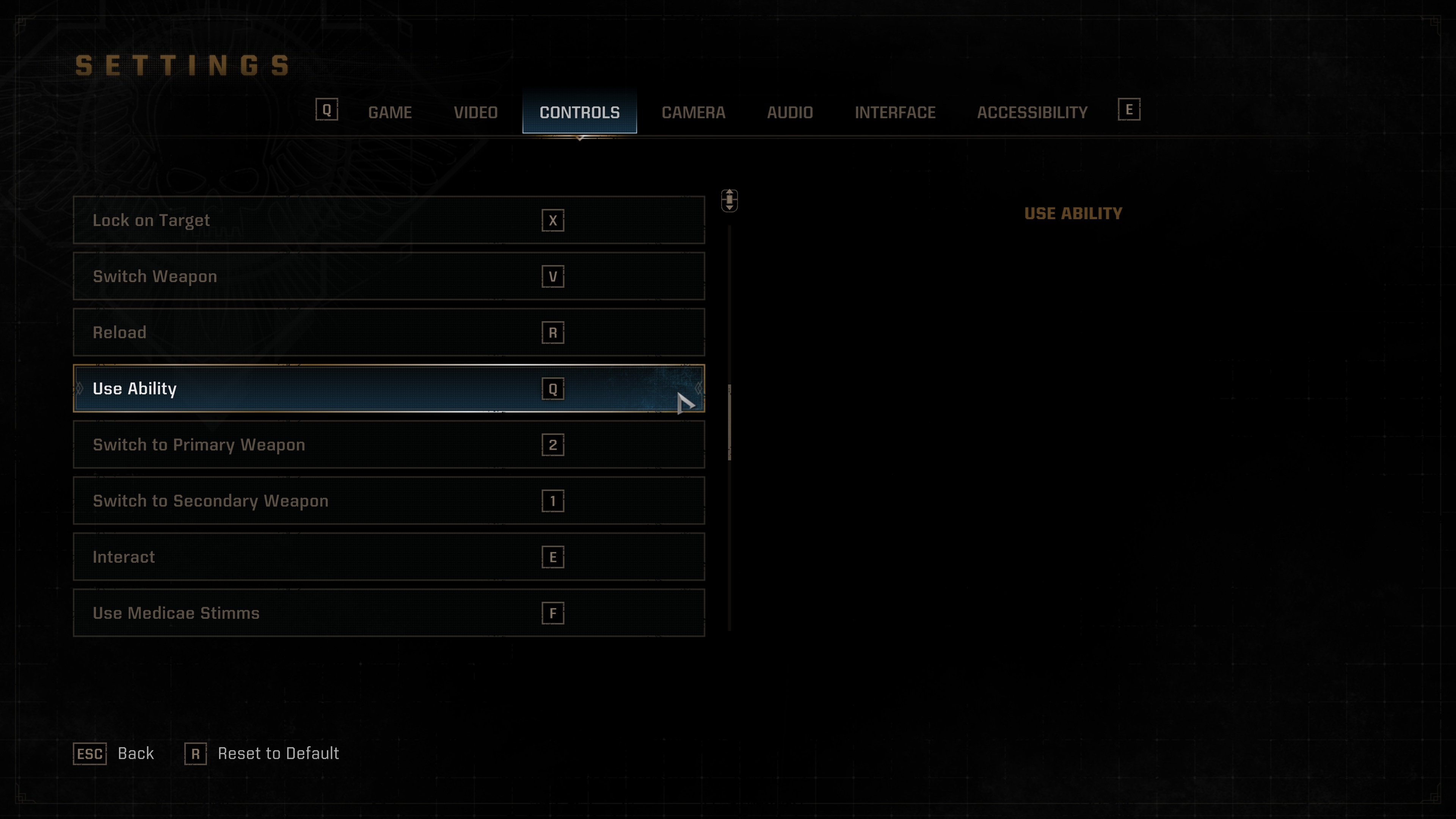This screenshot has height=819, width=1456.
Task: Click the keybind list scrollbar handle
Action: tap(730, 422)
